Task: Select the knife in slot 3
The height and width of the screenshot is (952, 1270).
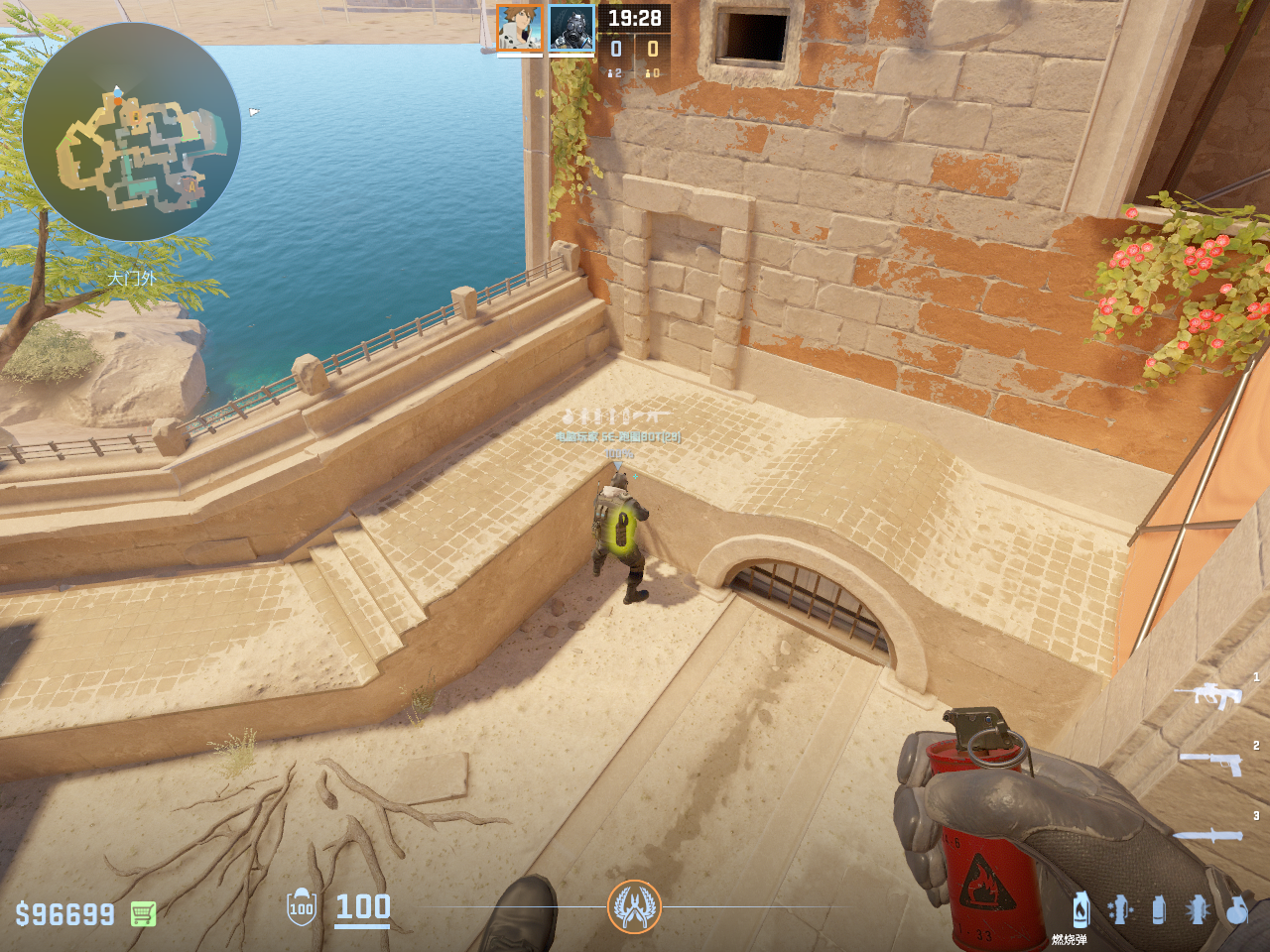Action: pos(1207,836)
